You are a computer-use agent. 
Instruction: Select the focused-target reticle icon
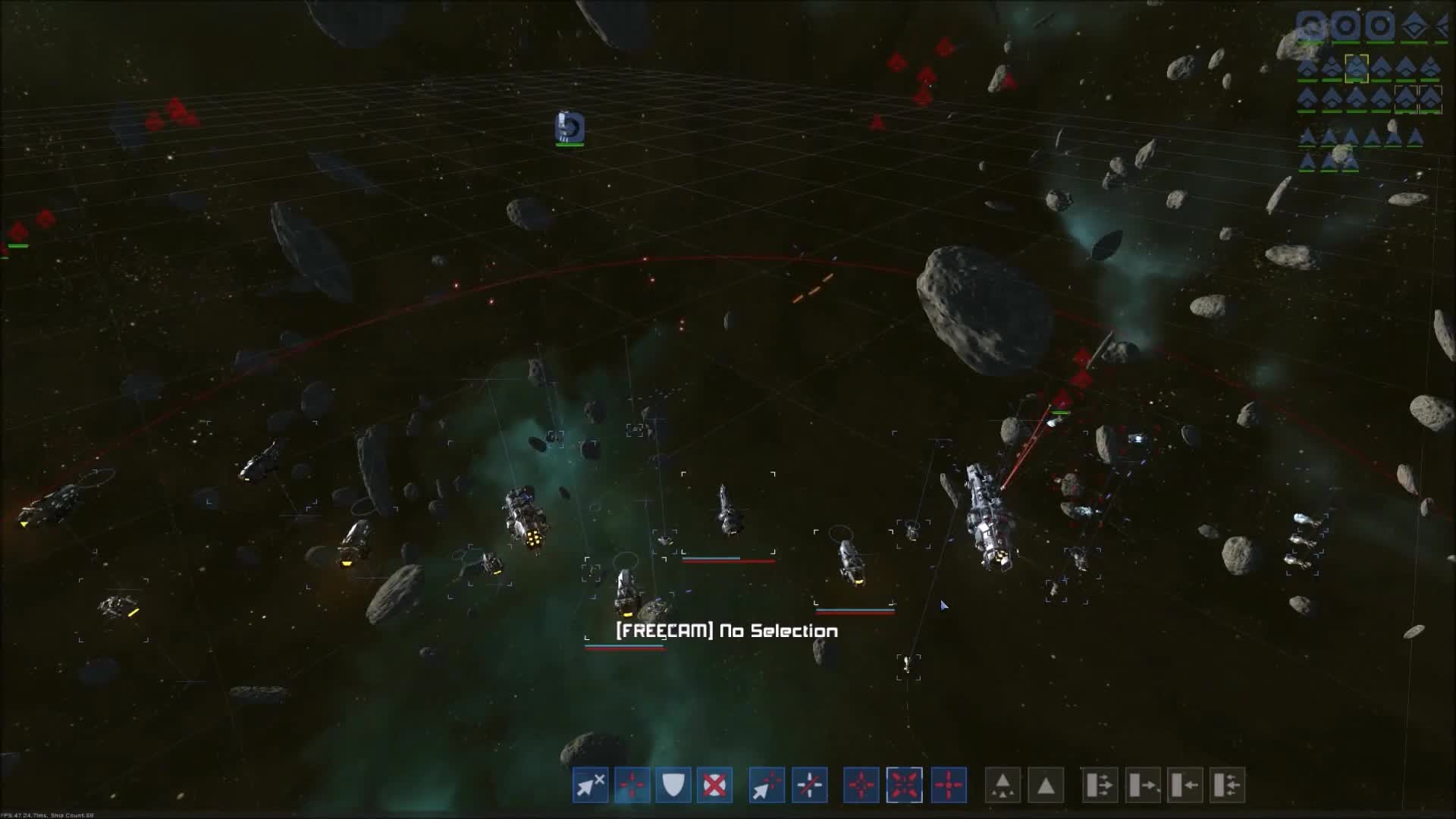859,786
